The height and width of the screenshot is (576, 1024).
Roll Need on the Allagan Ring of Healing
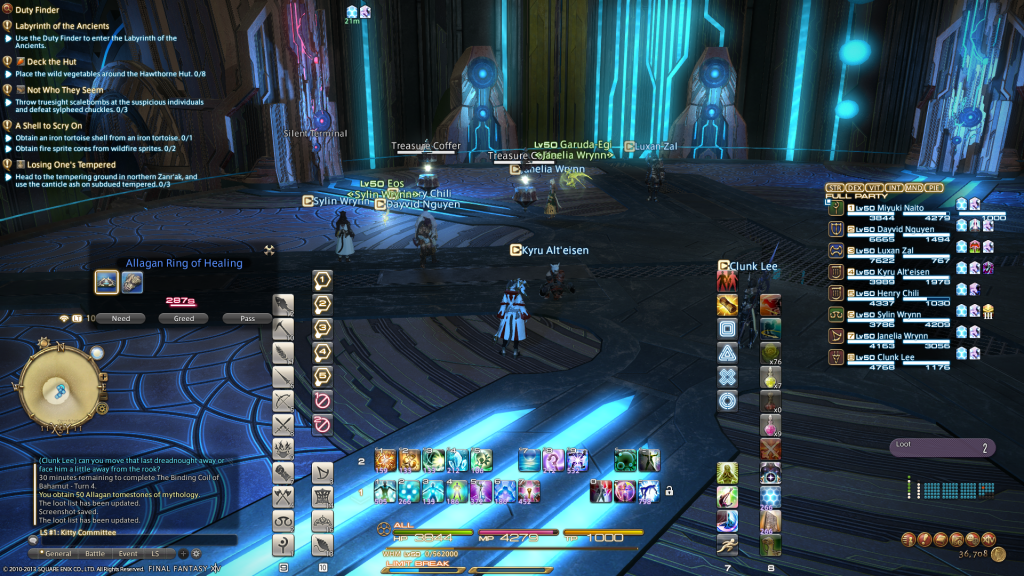pos(121,318)
